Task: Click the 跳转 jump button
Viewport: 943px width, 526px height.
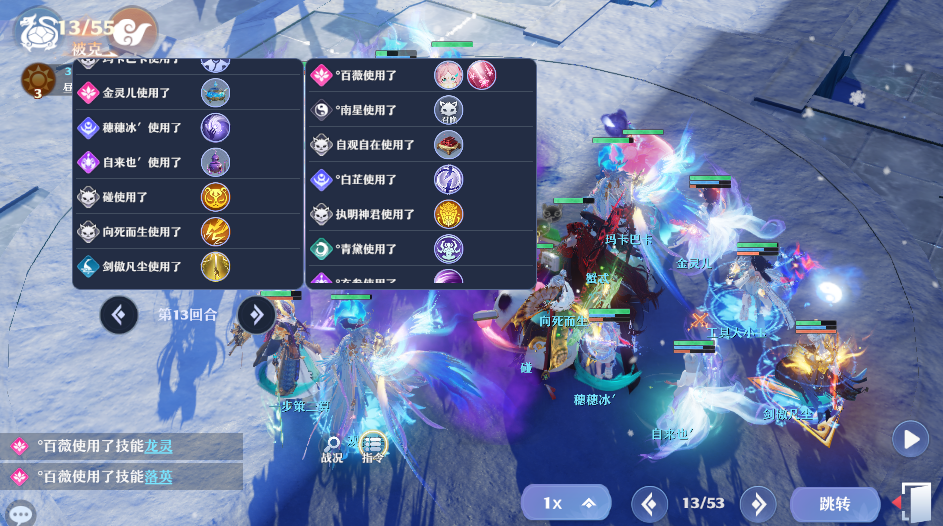Action: point(833,504)
